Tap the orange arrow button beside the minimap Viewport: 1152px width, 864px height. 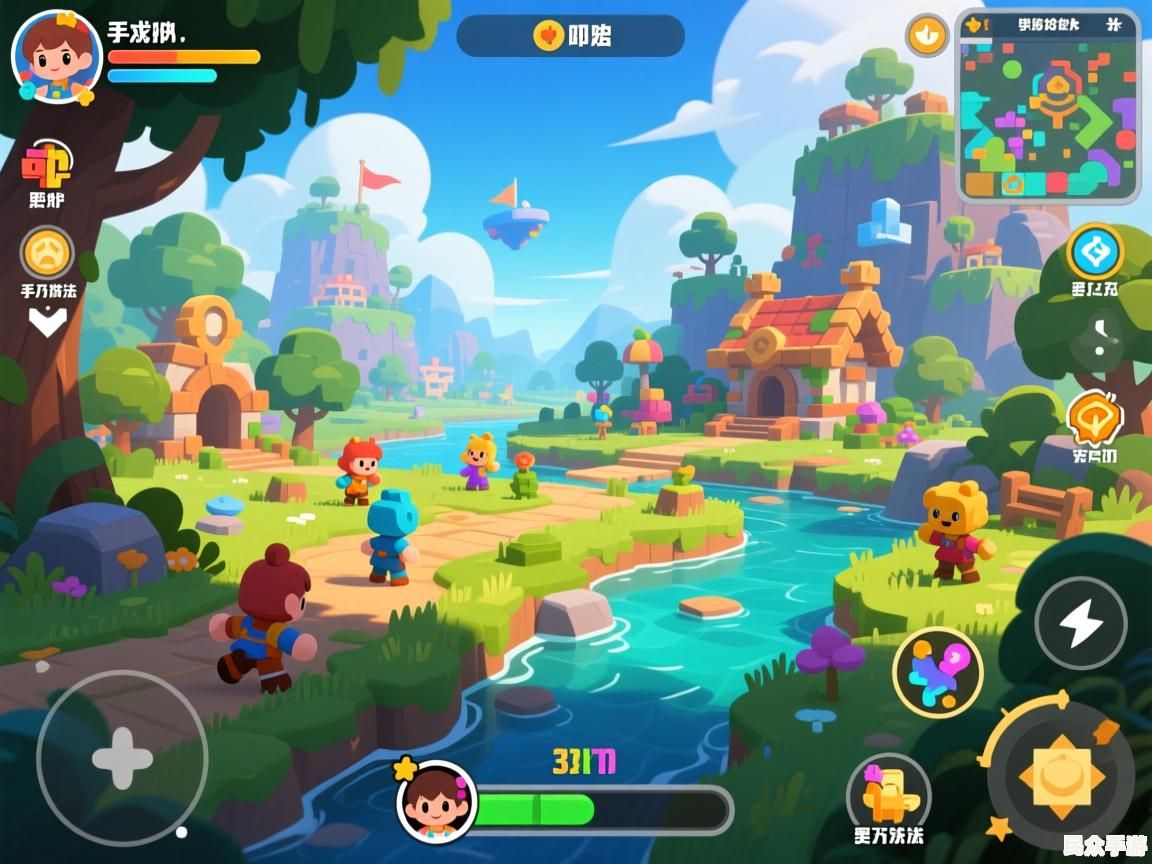point(927,36)
